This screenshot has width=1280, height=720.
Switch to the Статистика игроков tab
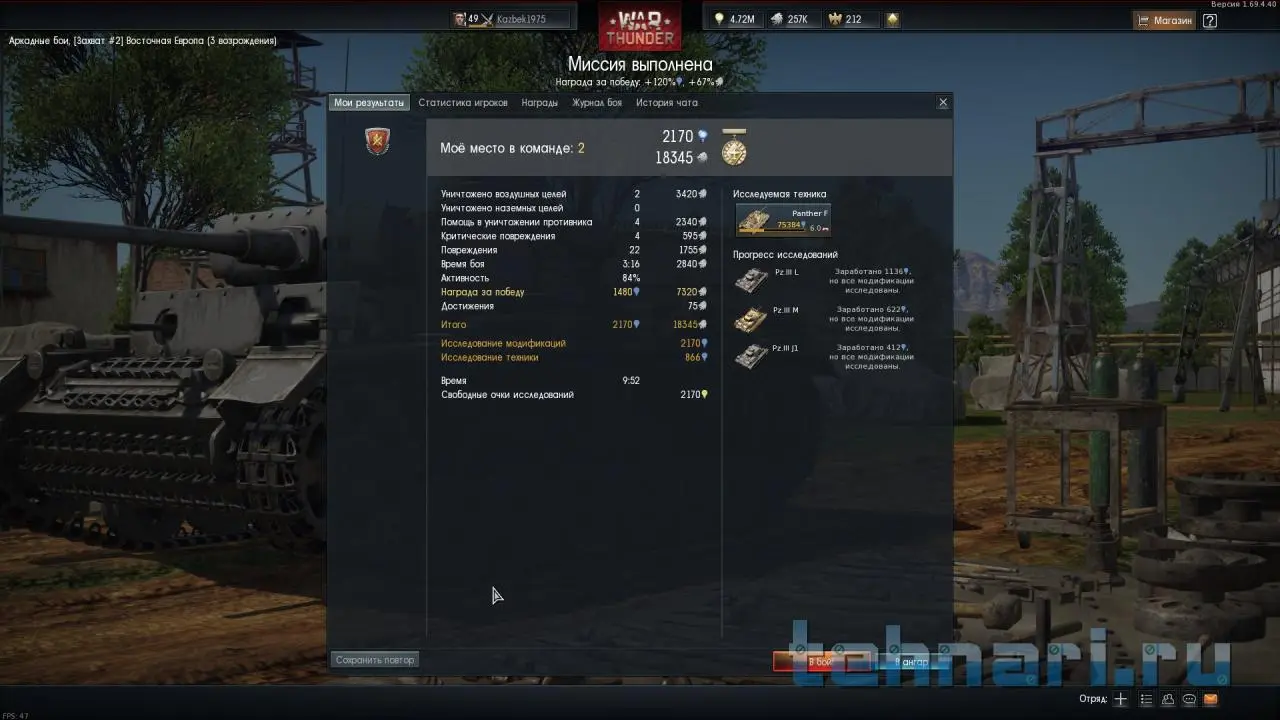pos(463,103)
